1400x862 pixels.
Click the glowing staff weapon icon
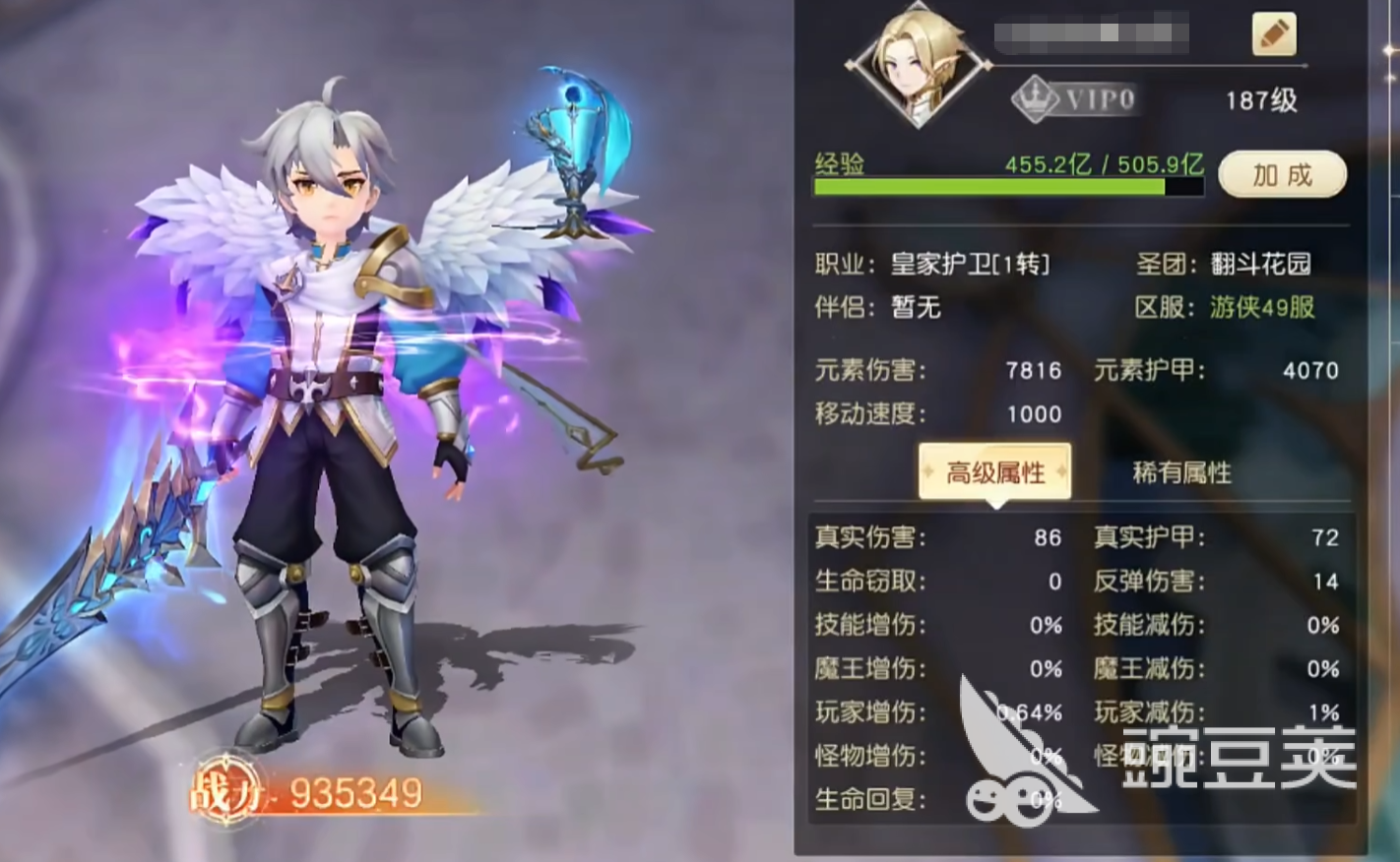(571, 148)
